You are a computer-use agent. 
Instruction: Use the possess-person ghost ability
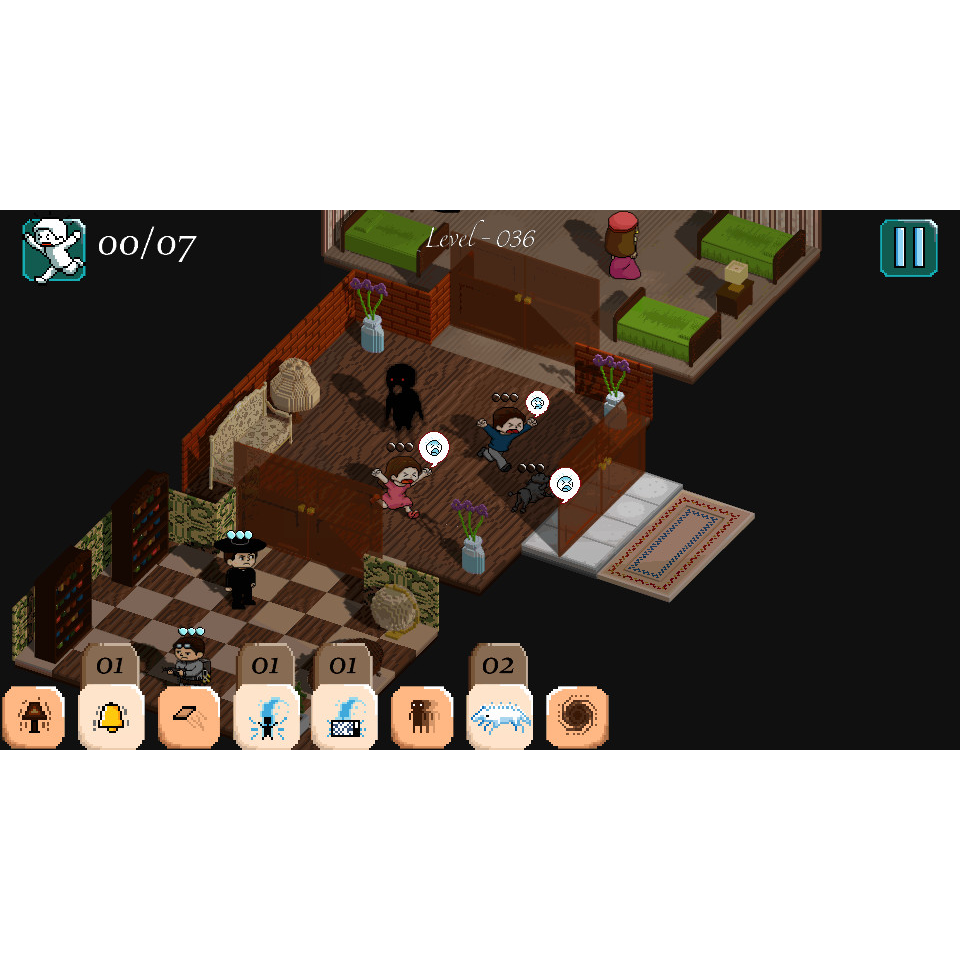(x=266, y=717)
